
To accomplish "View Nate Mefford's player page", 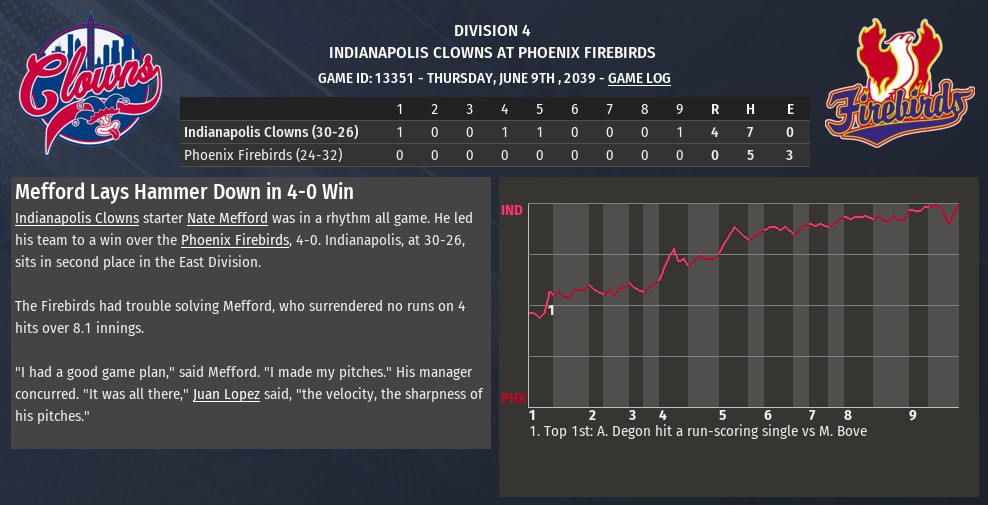I will [x=227, y=218].
